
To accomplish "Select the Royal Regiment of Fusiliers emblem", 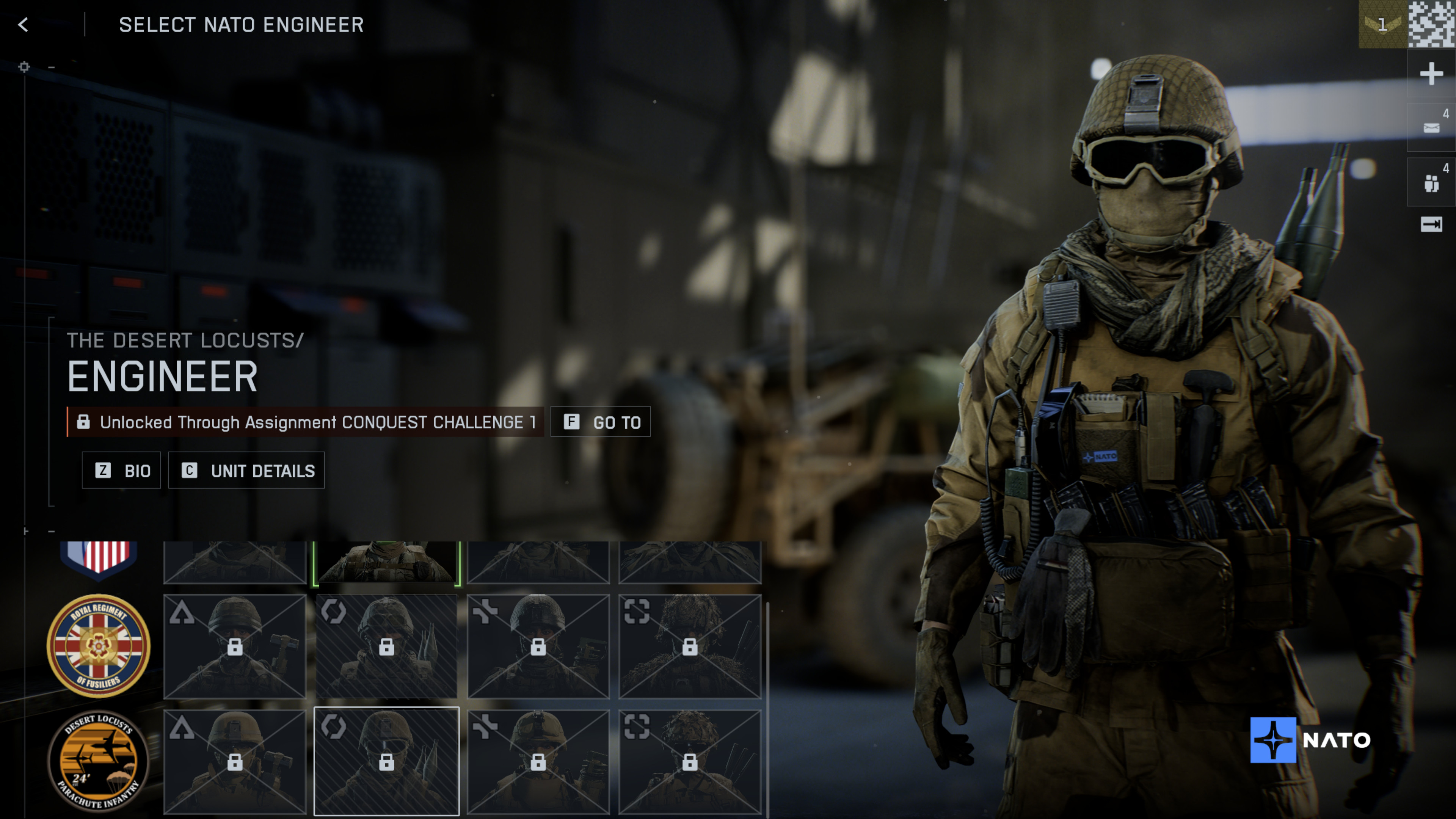I will (x=98, y=645).
